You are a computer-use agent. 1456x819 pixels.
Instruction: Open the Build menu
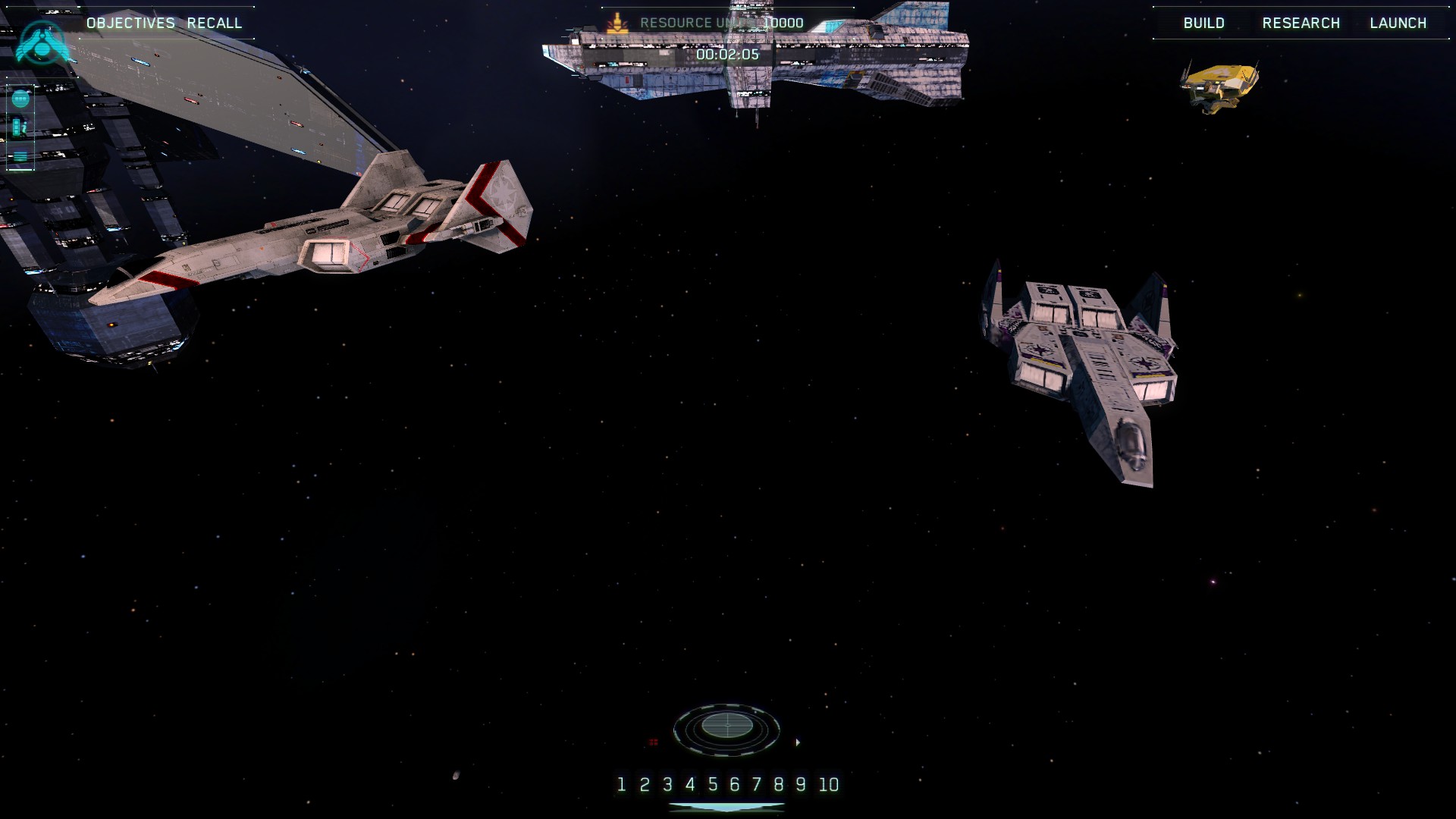[x=1203, y=23]
